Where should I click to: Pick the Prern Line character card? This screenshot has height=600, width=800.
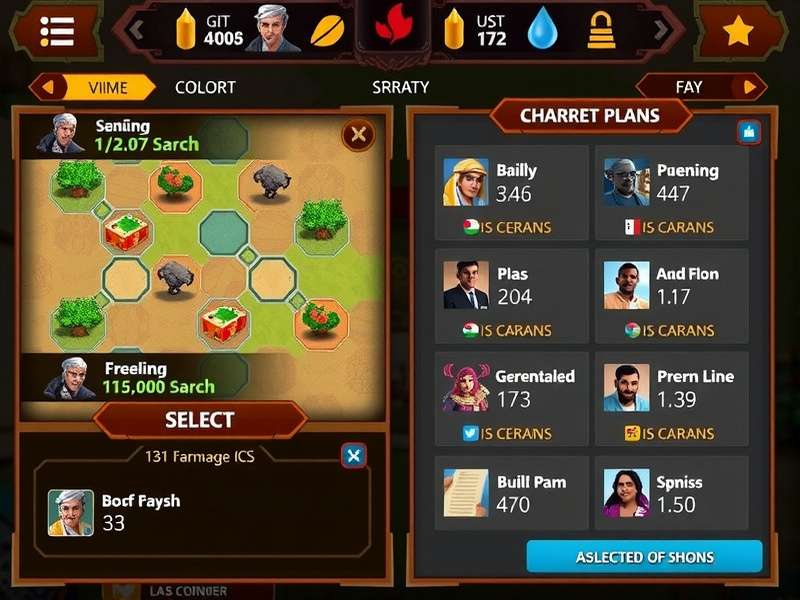(x=671, y=398)
